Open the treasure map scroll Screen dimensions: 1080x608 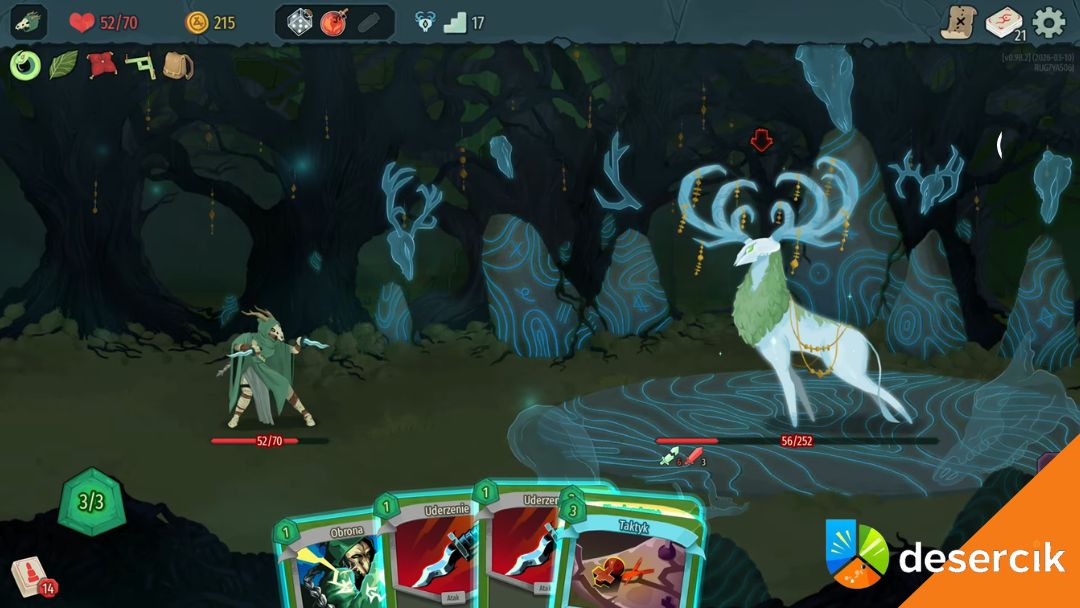957,22
